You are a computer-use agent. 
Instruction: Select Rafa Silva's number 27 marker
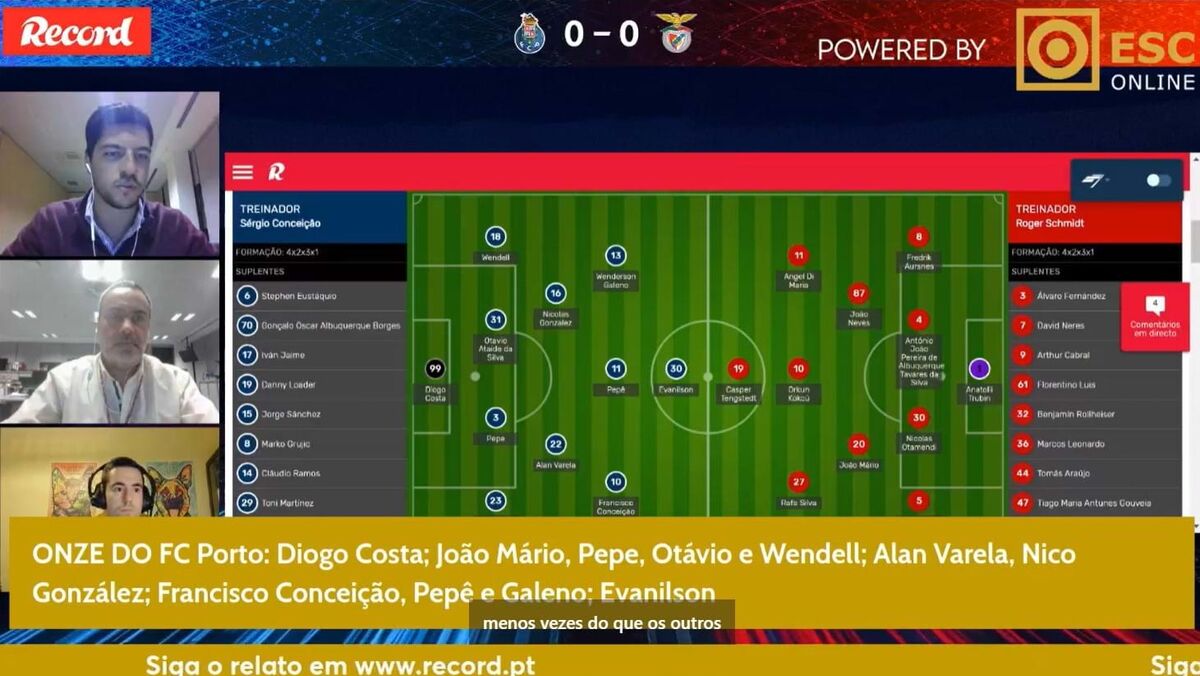(797, 482)
